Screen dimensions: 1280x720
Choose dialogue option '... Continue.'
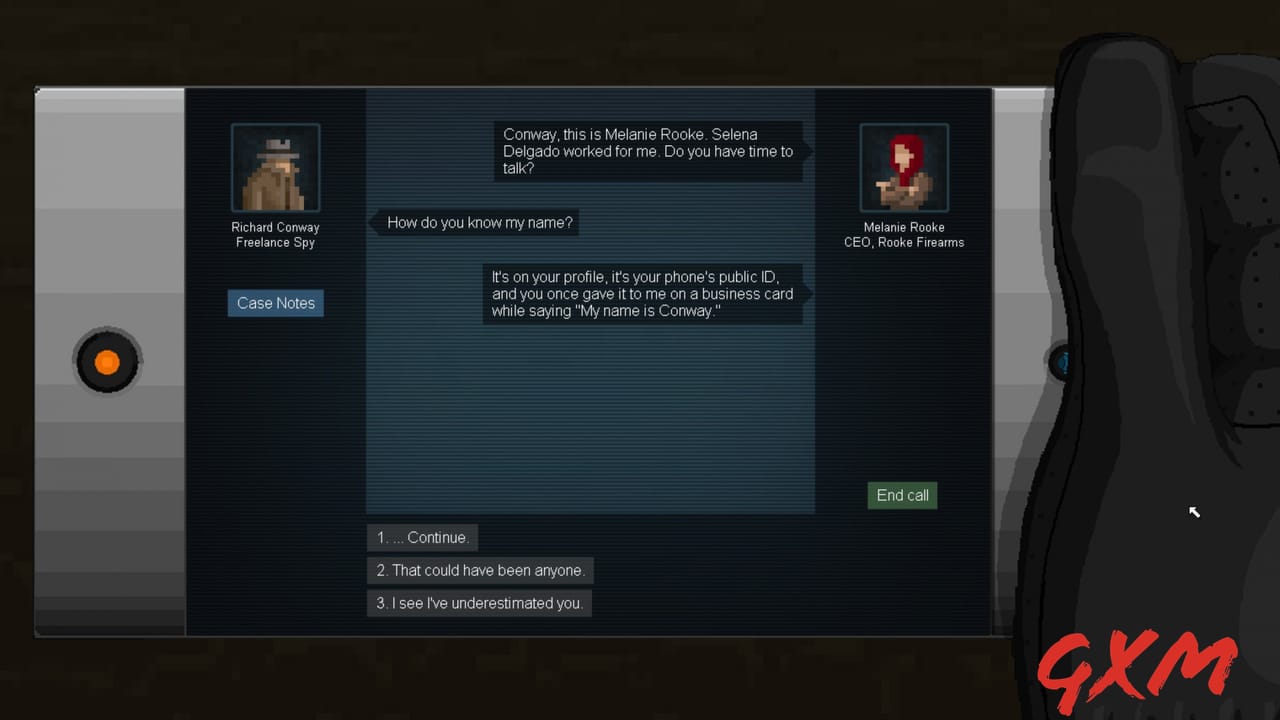(422, 537)
